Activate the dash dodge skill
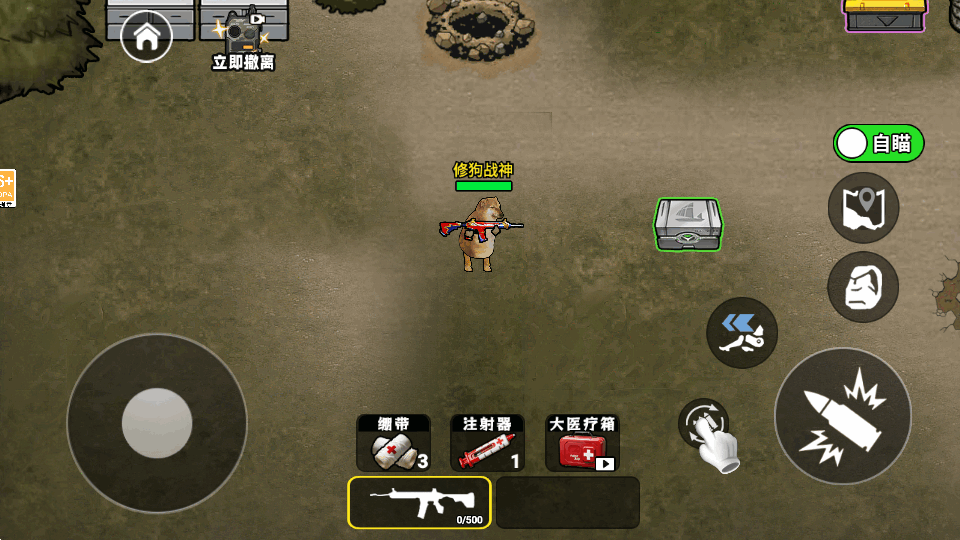Image resolution: width=960 pixels, height=540 pixels. 742,332
